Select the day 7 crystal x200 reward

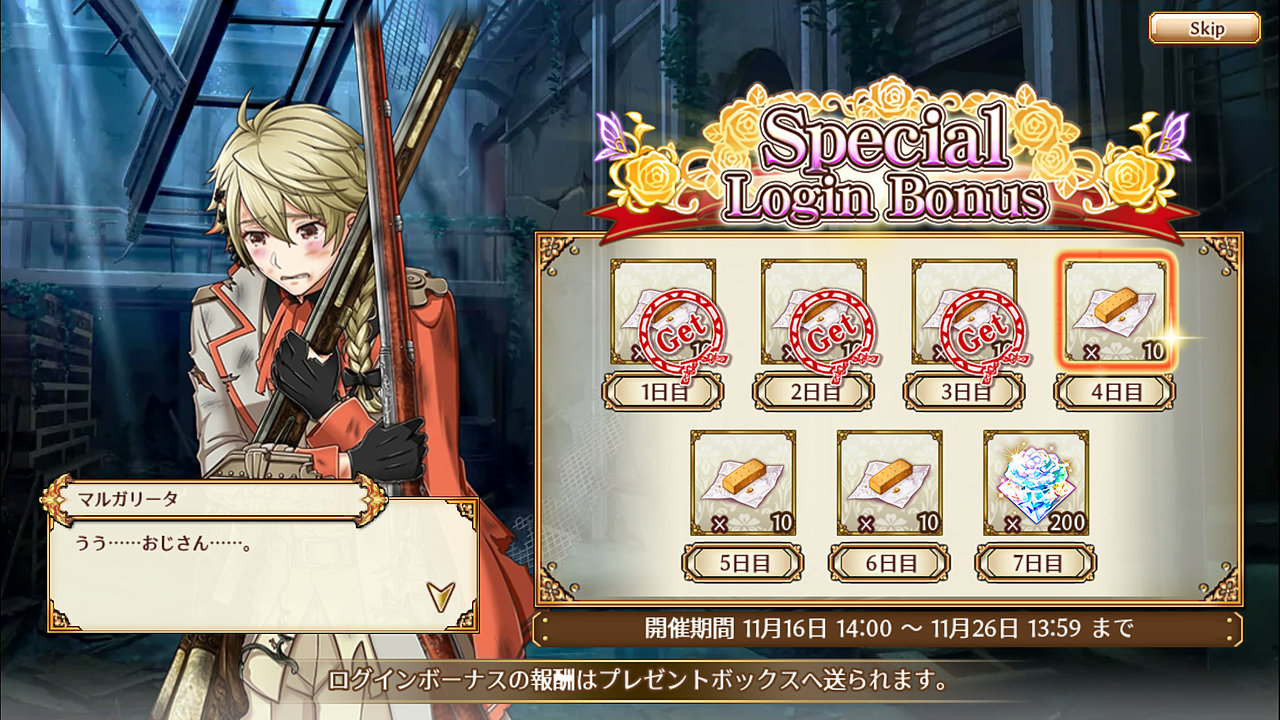[x=1036, y=483]
